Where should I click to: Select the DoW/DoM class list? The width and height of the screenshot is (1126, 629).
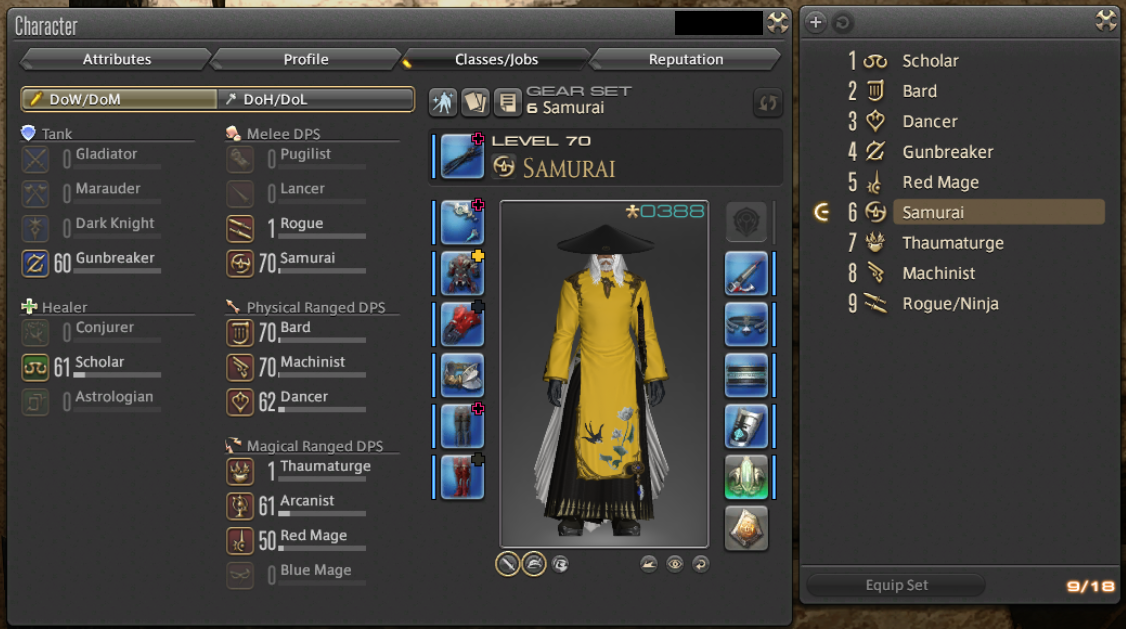(119, 99)
